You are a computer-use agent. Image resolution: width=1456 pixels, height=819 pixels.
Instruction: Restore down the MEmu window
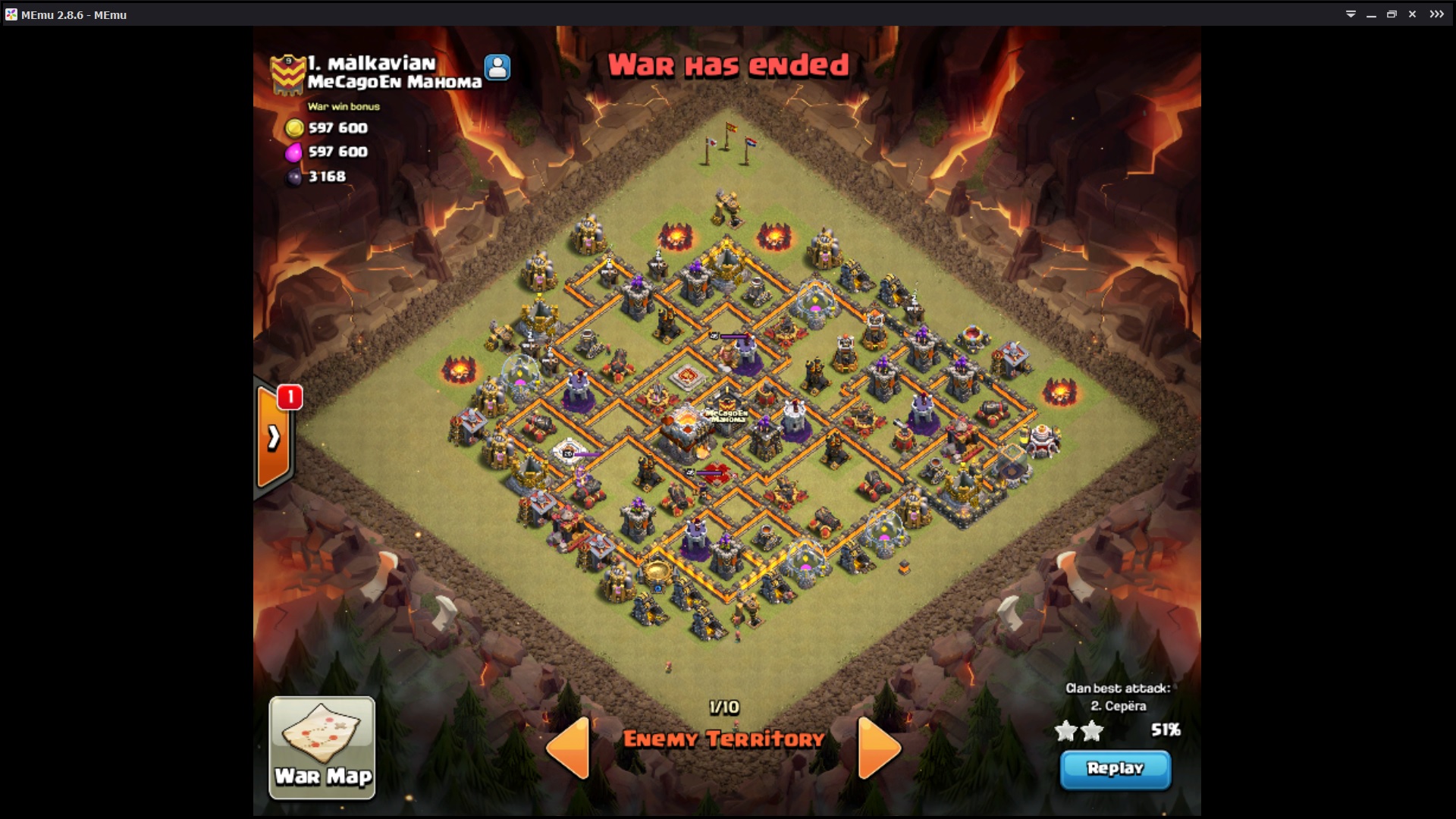[x=1392, y=14]
